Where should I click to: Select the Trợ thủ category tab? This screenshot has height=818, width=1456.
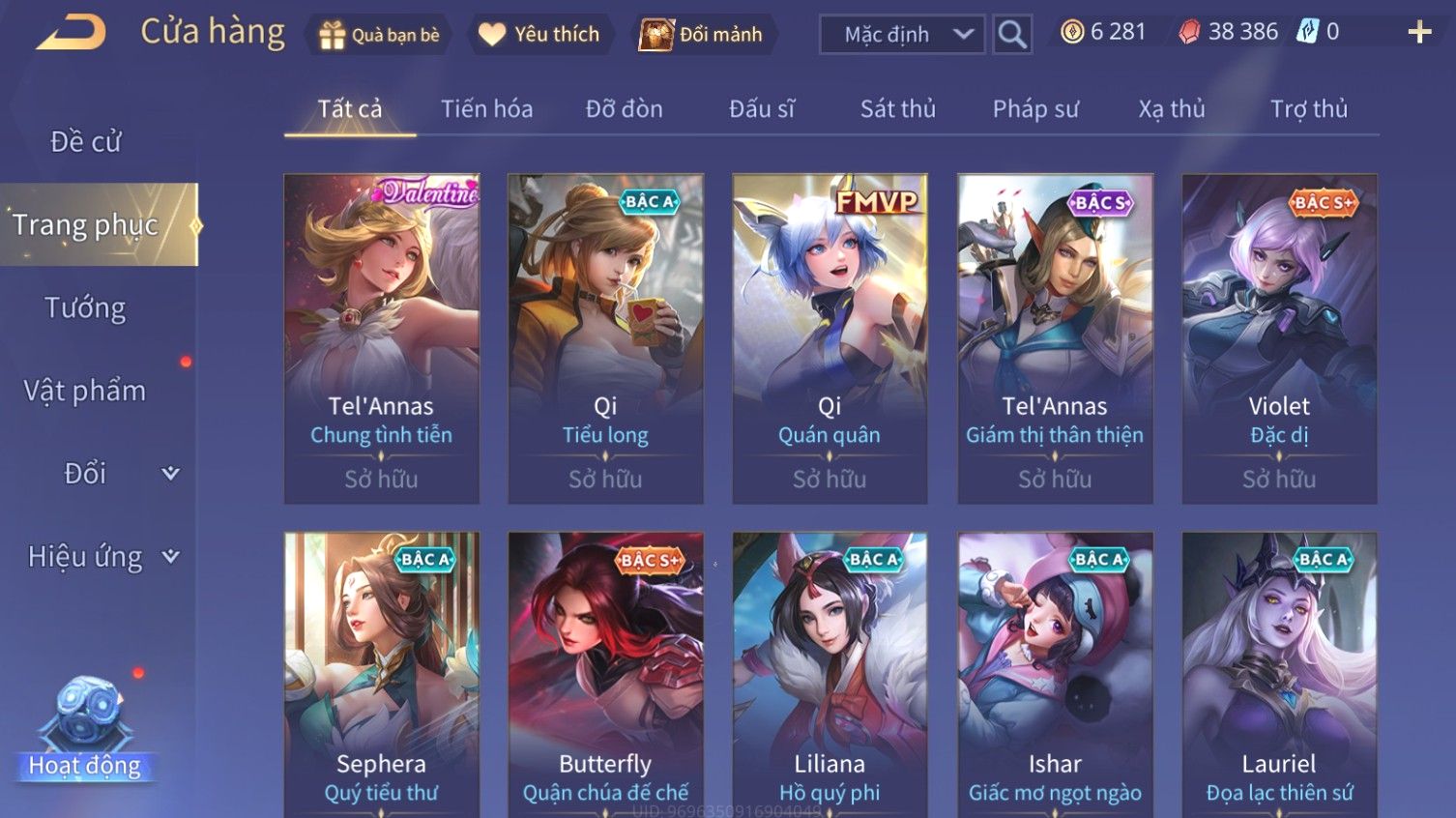pos(1308,109)
